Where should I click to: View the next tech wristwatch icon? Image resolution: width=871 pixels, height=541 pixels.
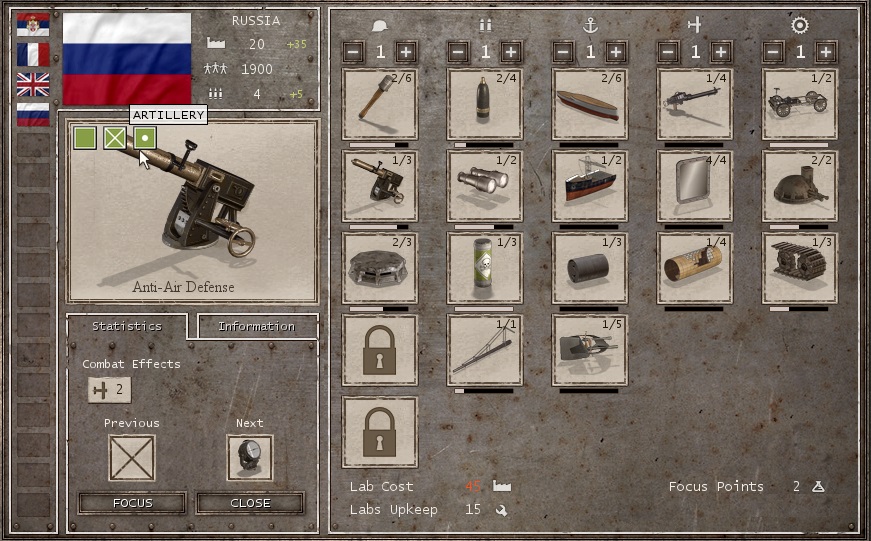tap(250, 458)
